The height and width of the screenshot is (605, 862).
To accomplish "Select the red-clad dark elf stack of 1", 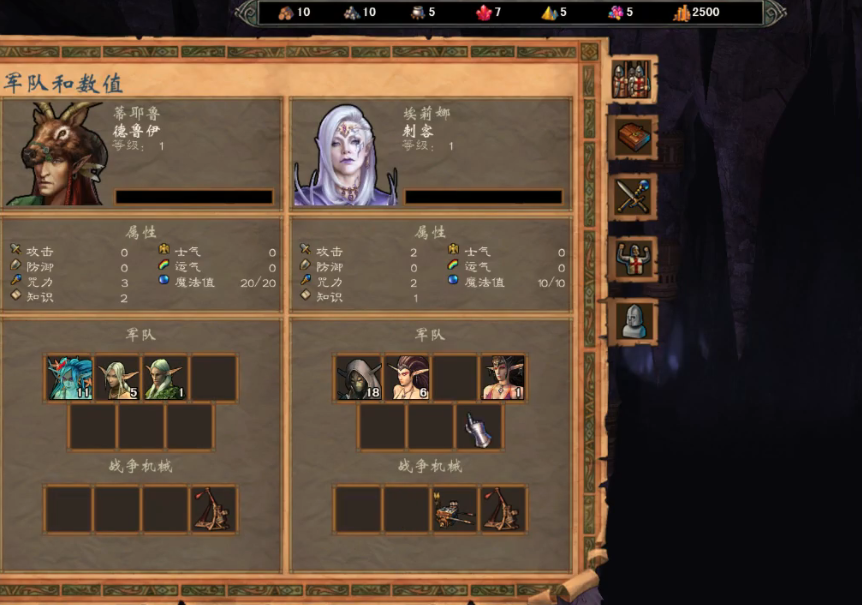I will (x=503, y=378).
